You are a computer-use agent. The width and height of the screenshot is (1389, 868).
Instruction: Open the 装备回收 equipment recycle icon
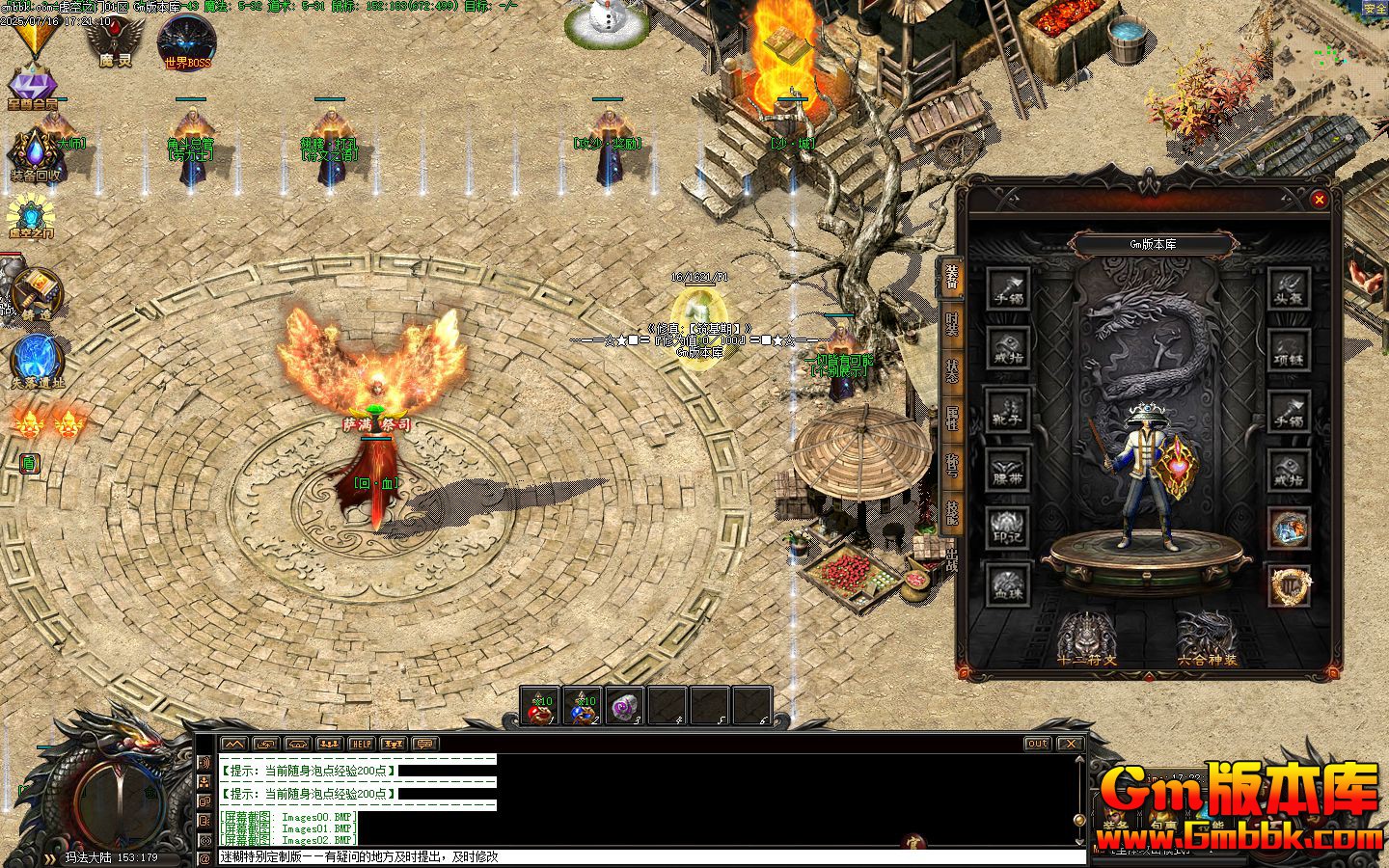tap(37, 156)
